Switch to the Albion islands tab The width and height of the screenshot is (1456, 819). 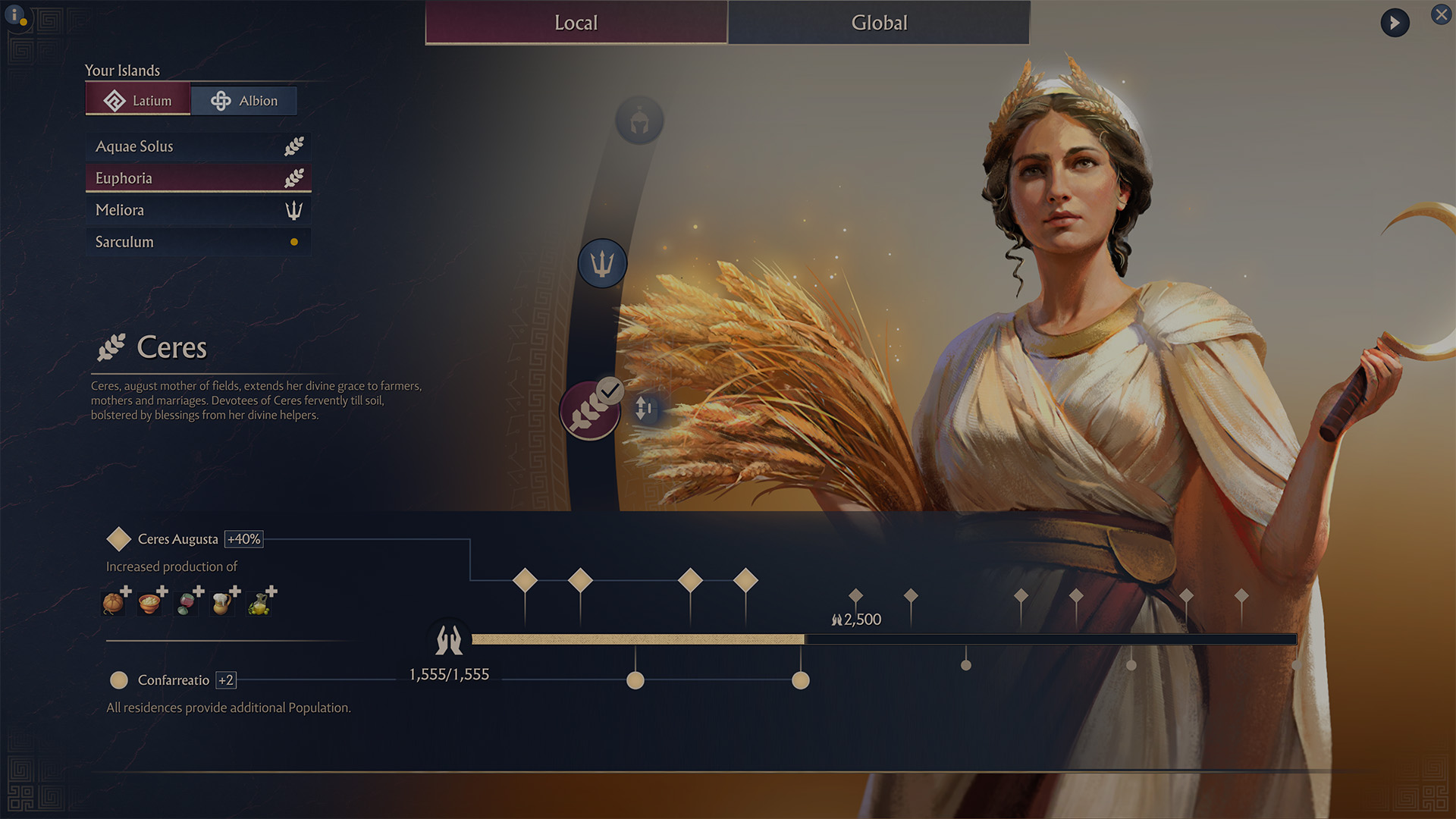(243, 100)
